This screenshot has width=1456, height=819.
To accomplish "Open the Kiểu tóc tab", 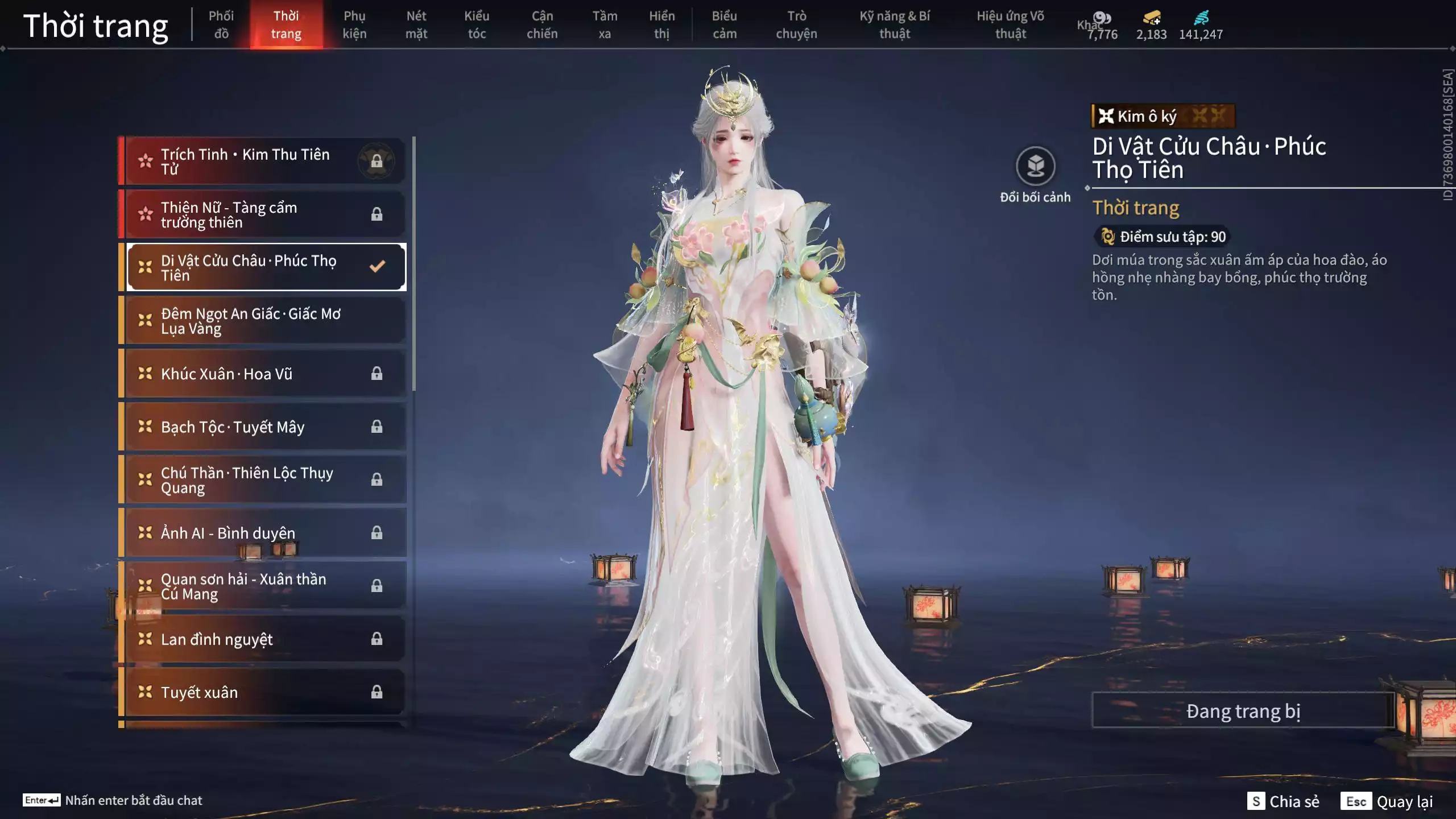I will [x=477, y=25].
